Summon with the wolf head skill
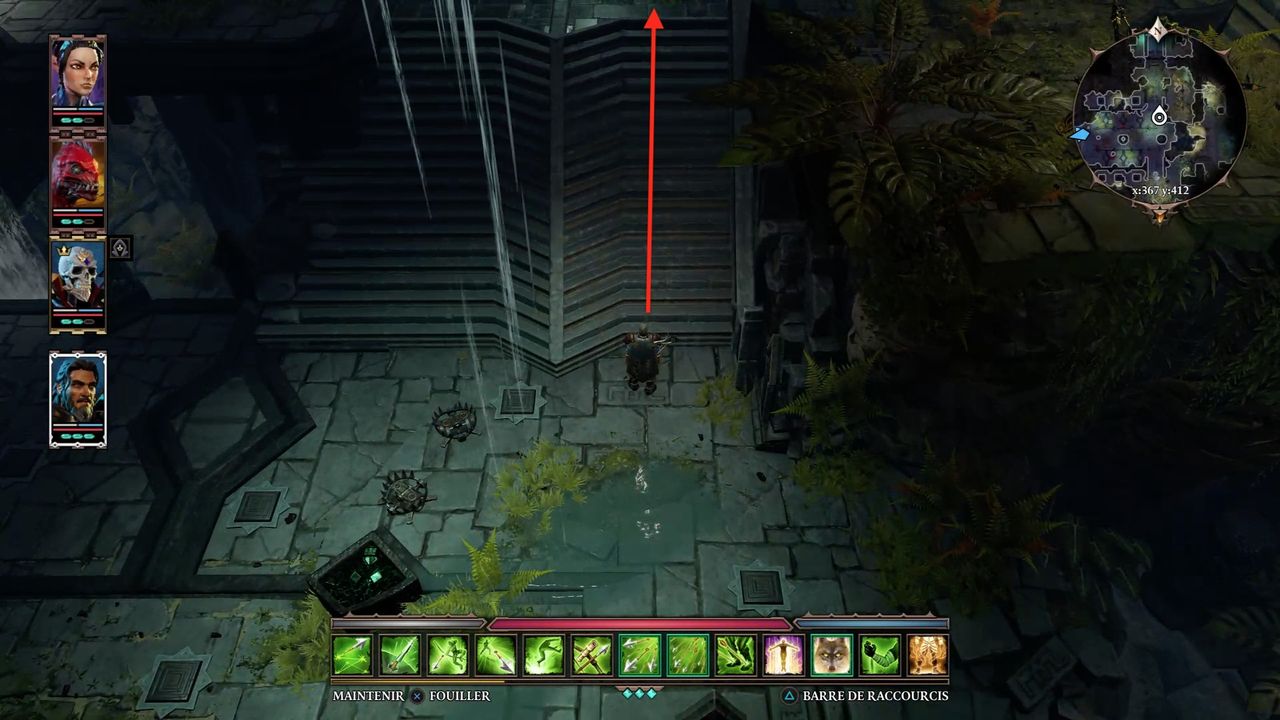Screen dimensions: 1280x720 [832, 655]
